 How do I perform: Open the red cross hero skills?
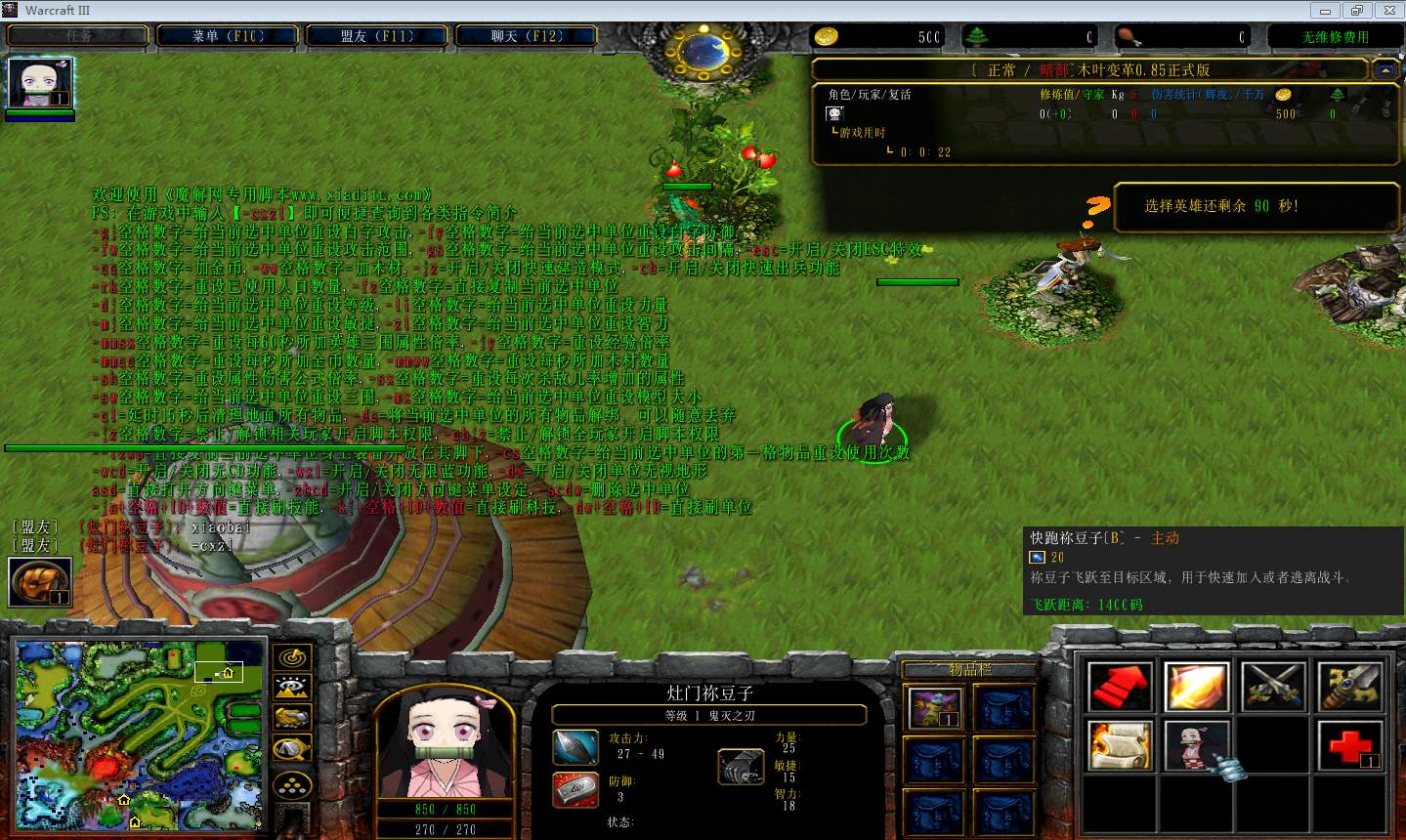tap(1349, 745)
